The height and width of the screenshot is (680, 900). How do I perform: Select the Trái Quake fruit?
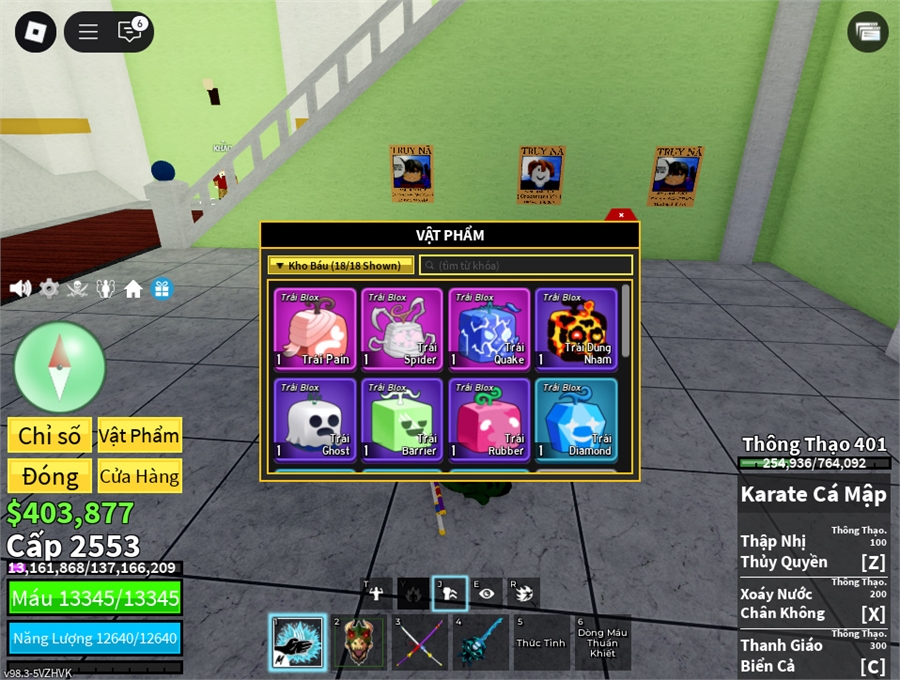[x=489, y=329]
